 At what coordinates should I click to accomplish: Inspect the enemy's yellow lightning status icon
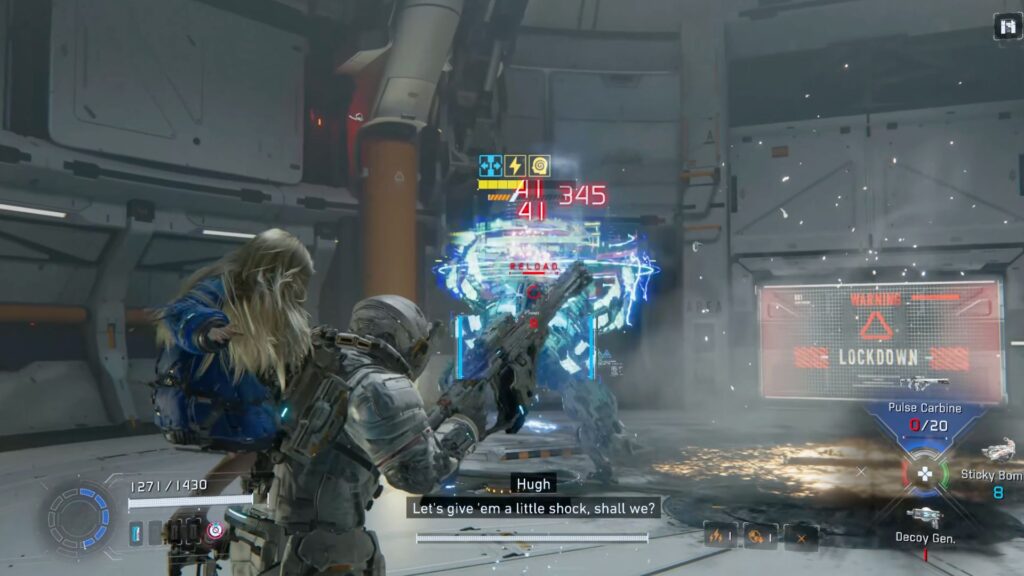point(515,166)
